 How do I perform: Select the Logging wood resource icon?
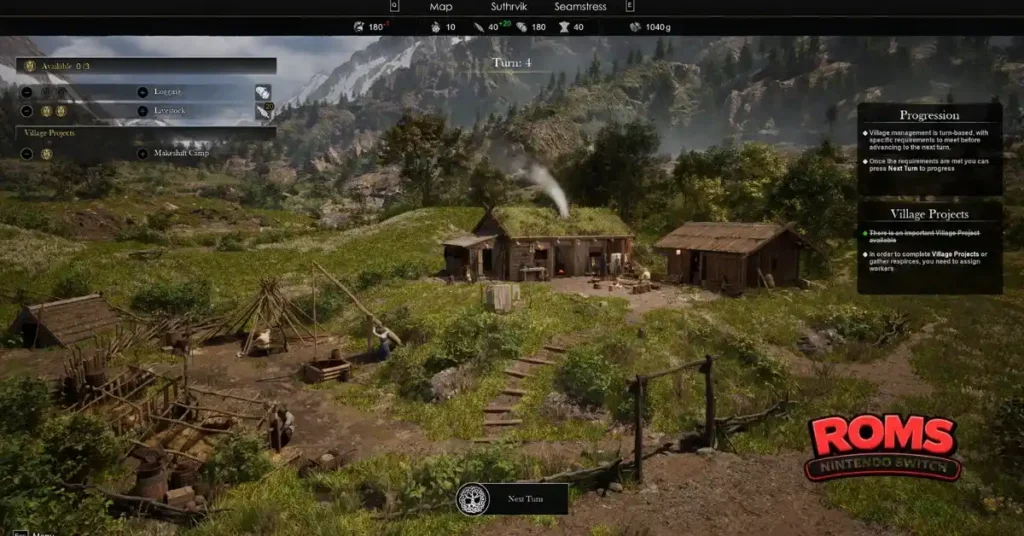click(263, 92)
